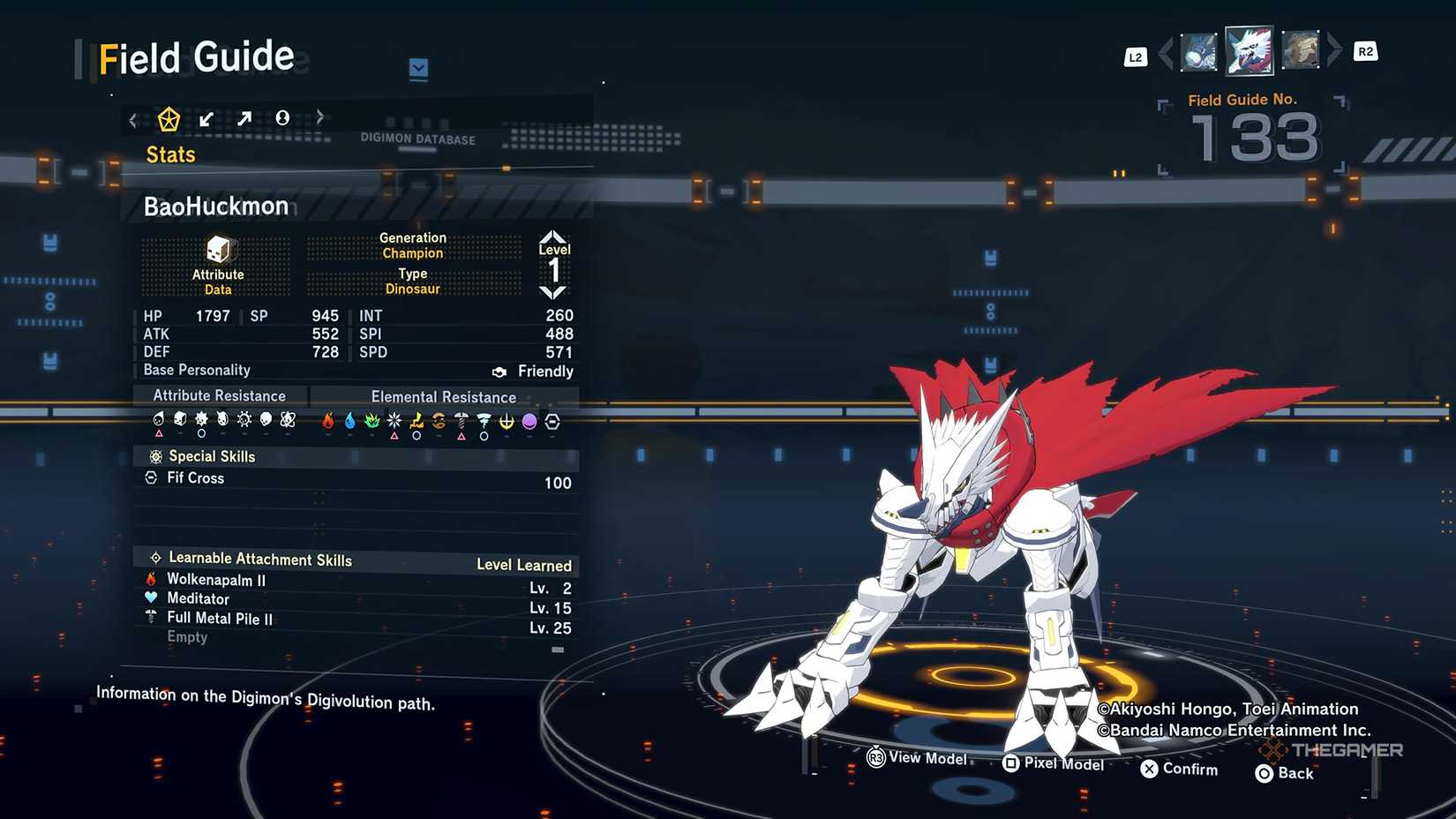Click the Fif Cross skill icon
The height and width of the screenshot is (819, 1456).
point(152,477)
